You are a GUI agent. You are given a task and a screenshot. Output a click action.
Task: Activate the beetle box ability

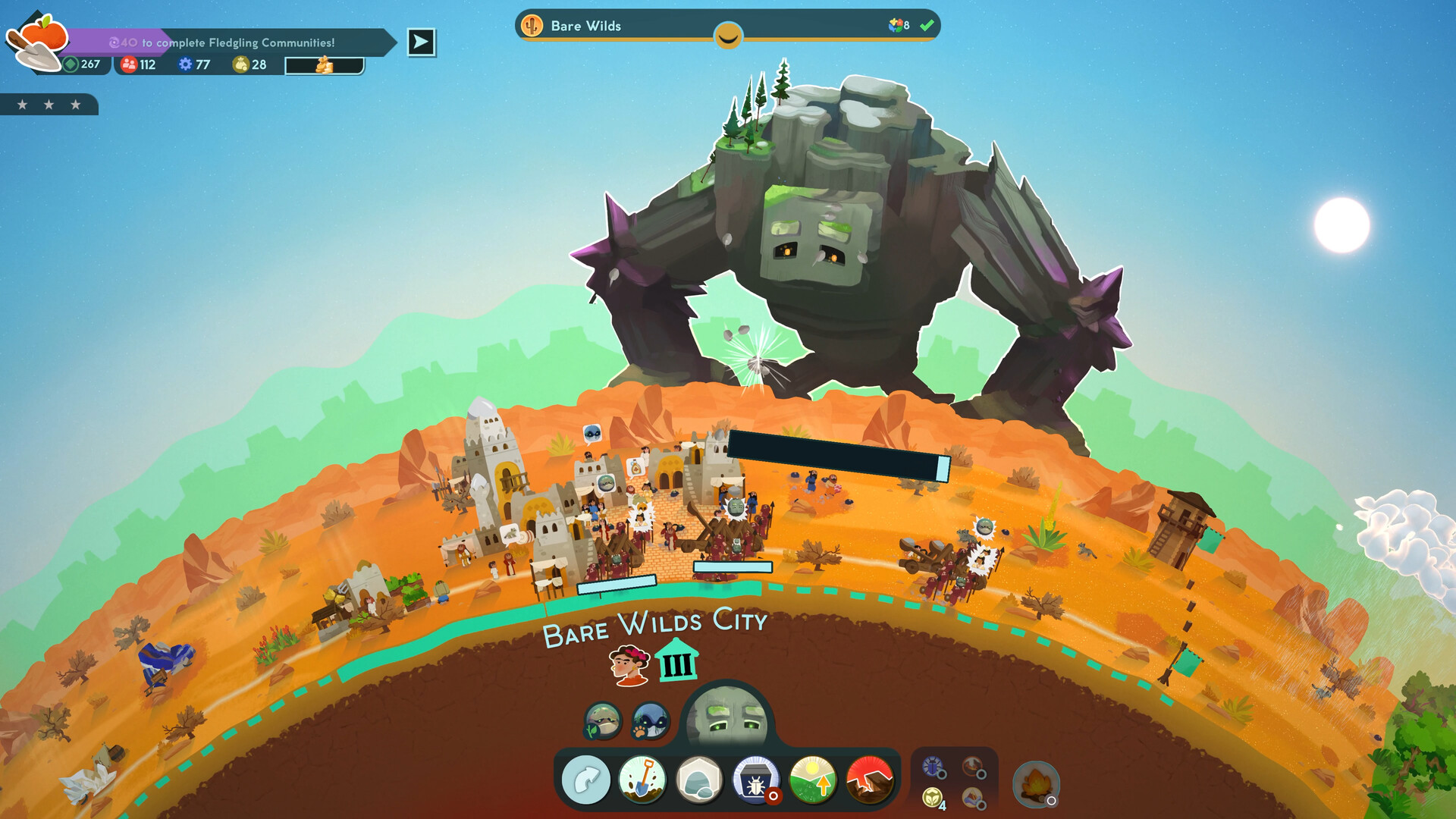coord(755,780)
